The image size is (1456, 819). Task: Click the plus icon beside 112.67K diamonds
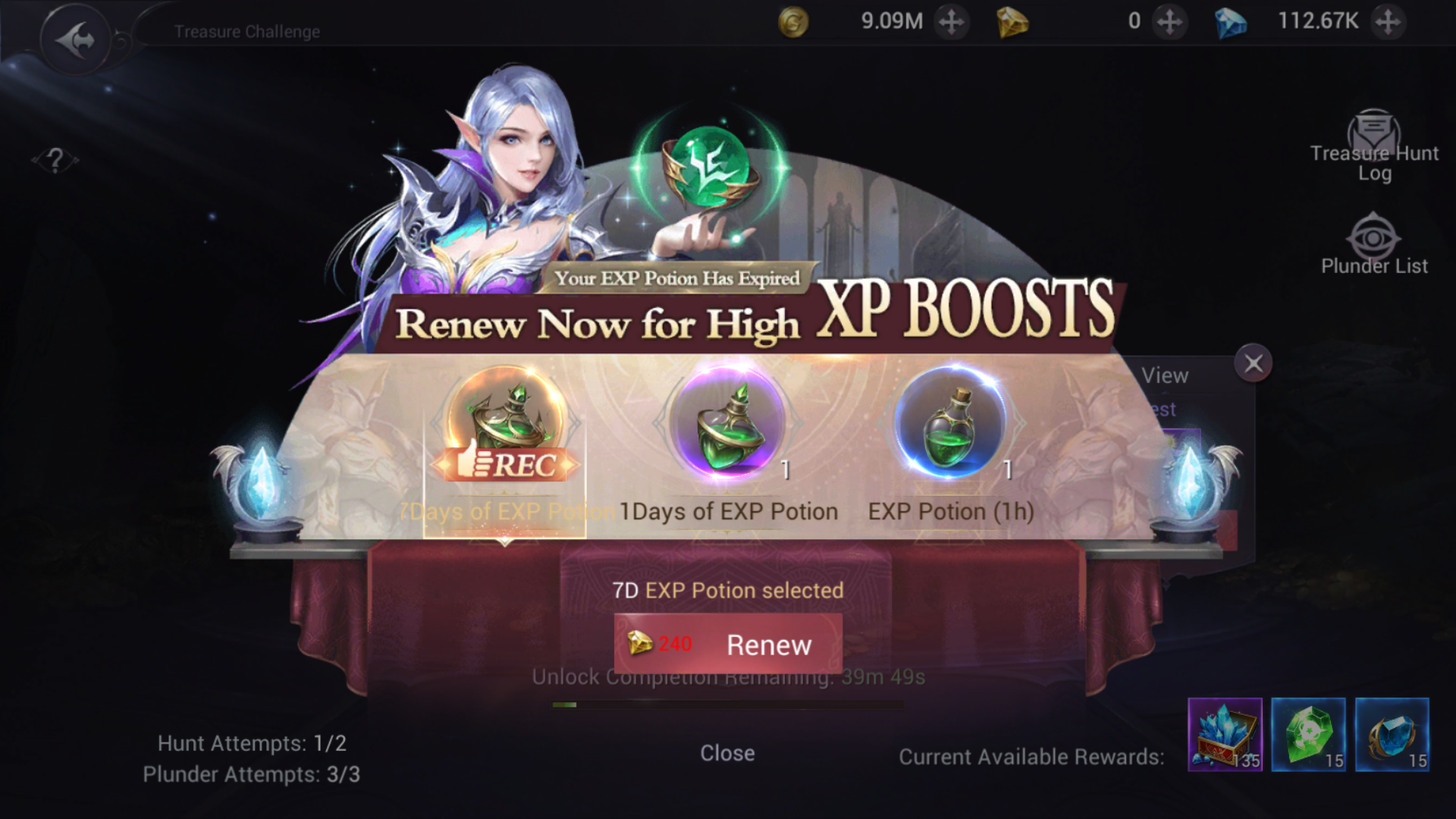[1390, 21]
